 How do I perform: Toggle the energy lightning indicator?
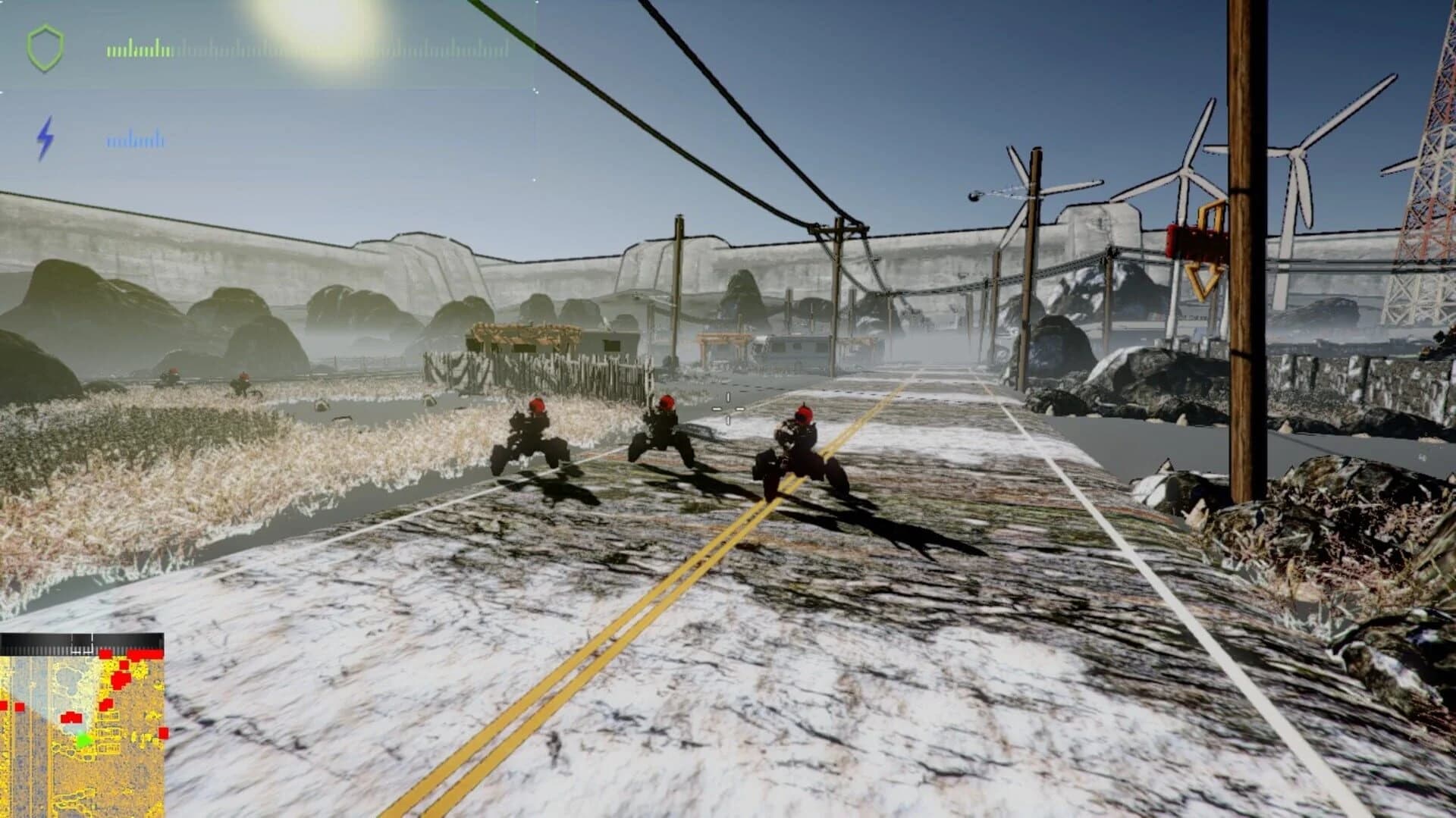tap(45, 136)
